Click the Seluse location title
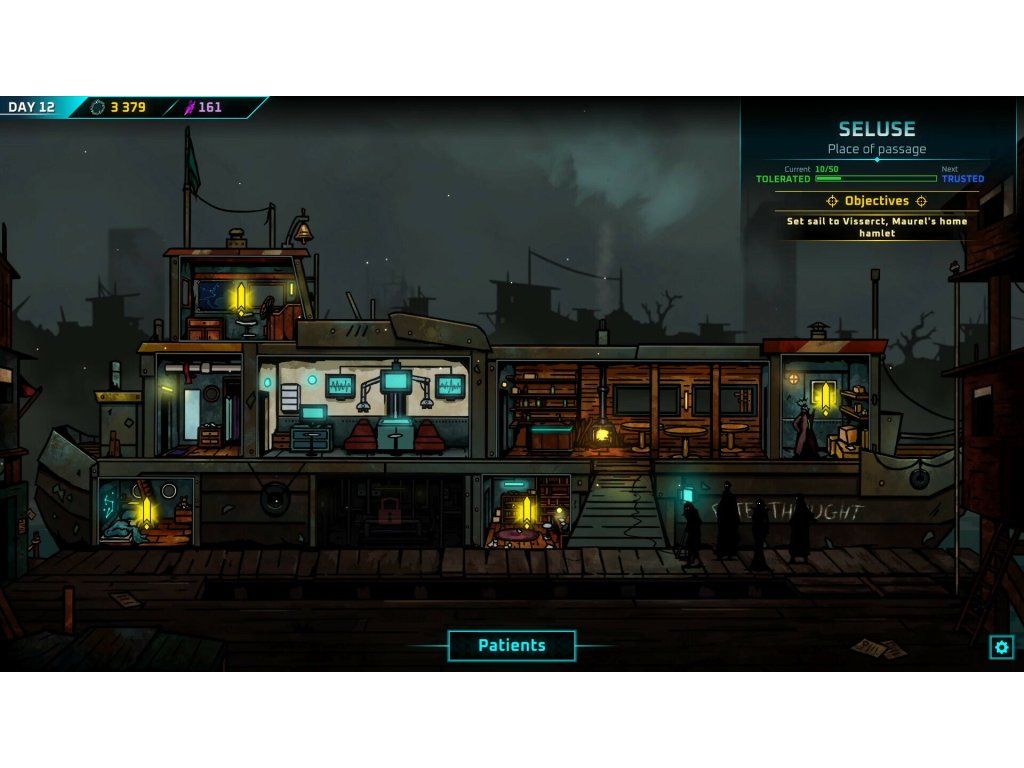Image resolution: width=1024 pixels, height=768 pixels. coord(876,129)
